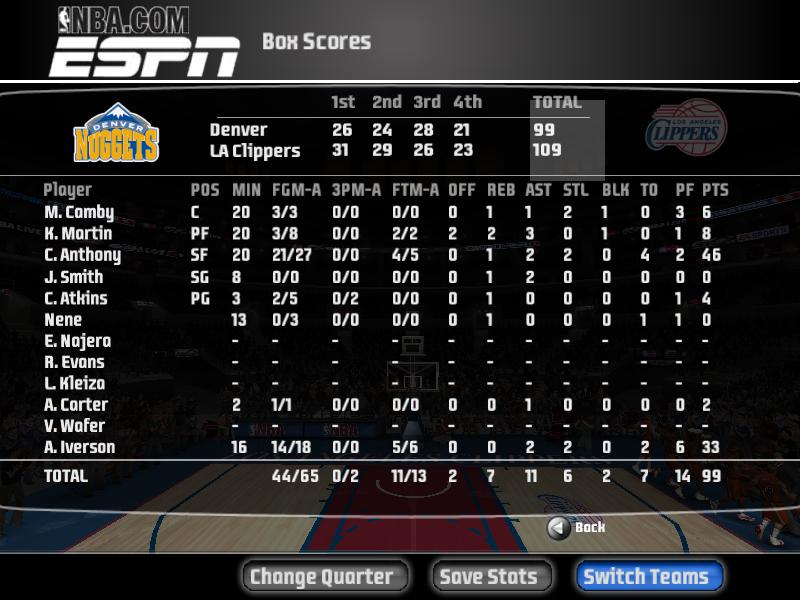Select the A. Iverson player row
This screenshot has height=600, width=800.
[x=80, y=447]
